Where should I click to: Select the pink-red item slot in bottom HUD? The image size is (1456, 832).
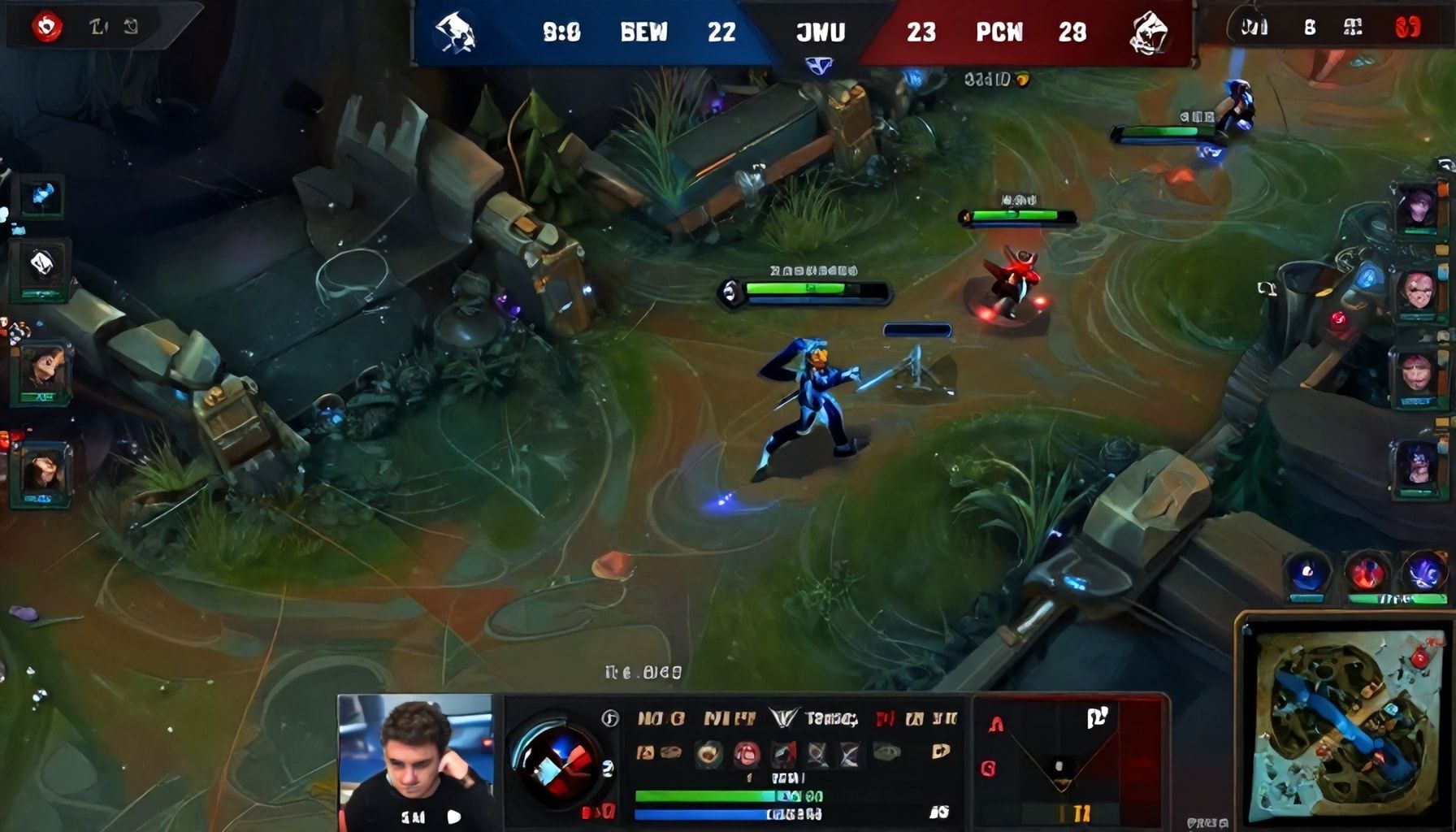coord(747,754)
